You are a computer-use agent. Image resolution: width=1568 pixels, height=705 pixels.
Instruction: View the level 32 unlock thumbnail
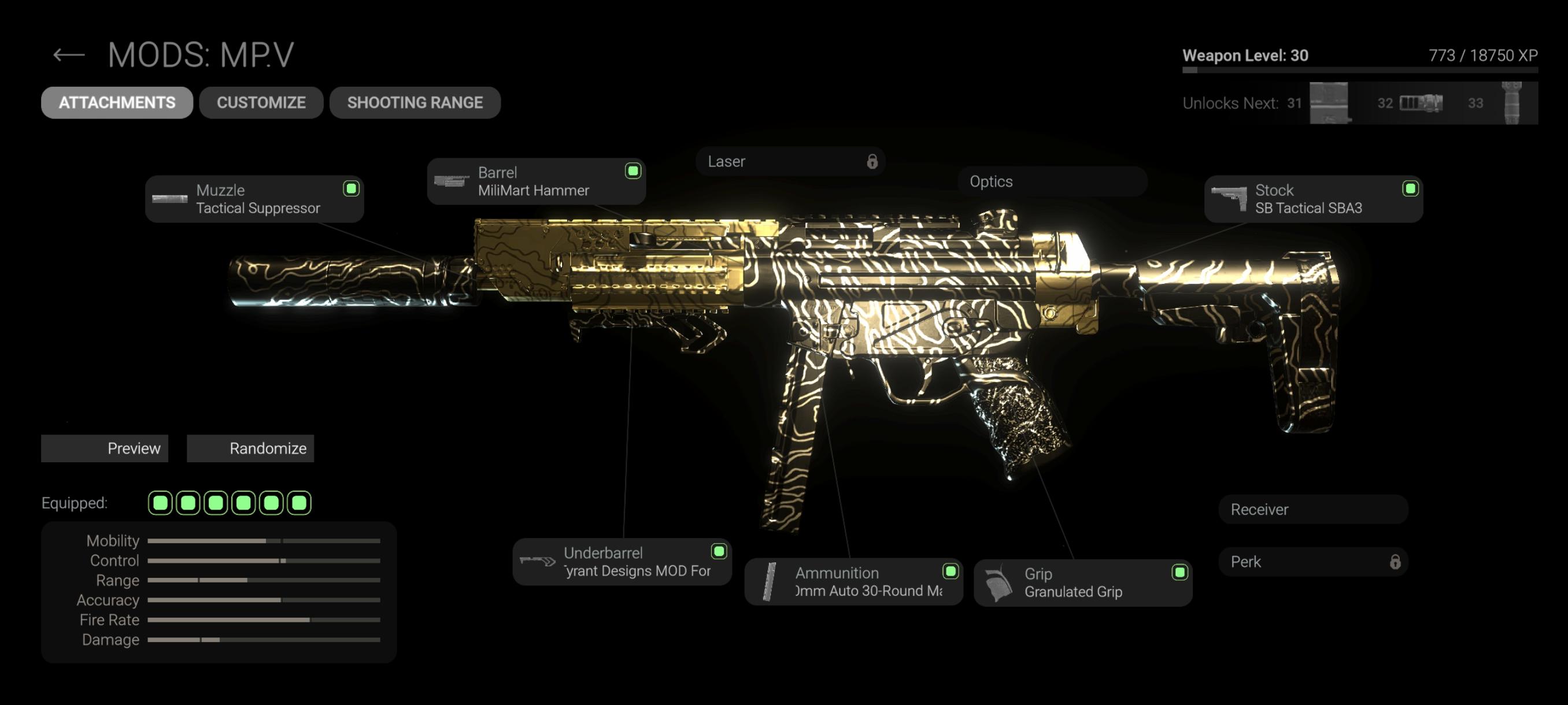click(1421, 103)
